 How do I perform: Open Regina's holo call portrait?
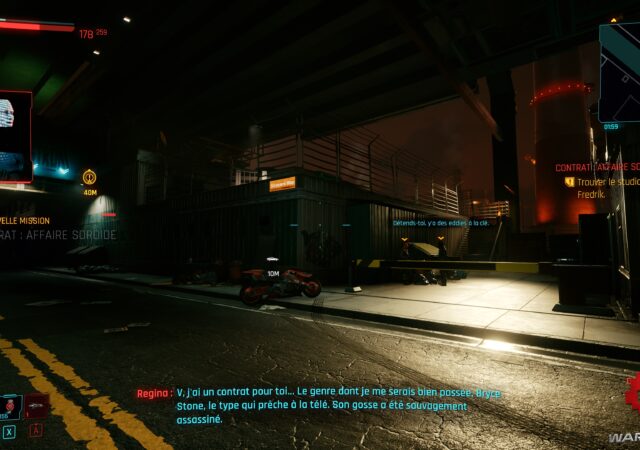tap(15, 135)
